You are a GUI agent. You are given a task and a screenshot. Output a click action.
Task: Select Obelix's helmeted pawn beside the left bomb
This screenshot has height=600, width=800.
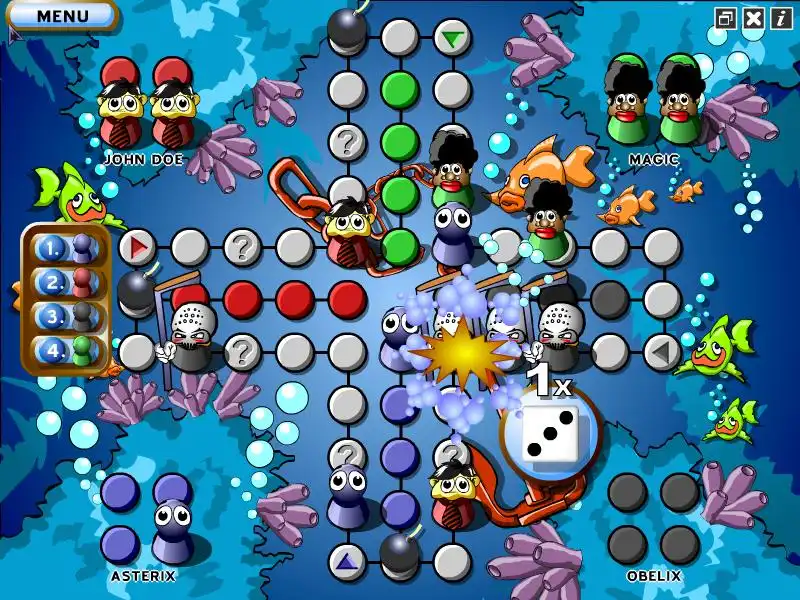pyautogui.click(x=188, y=335)
